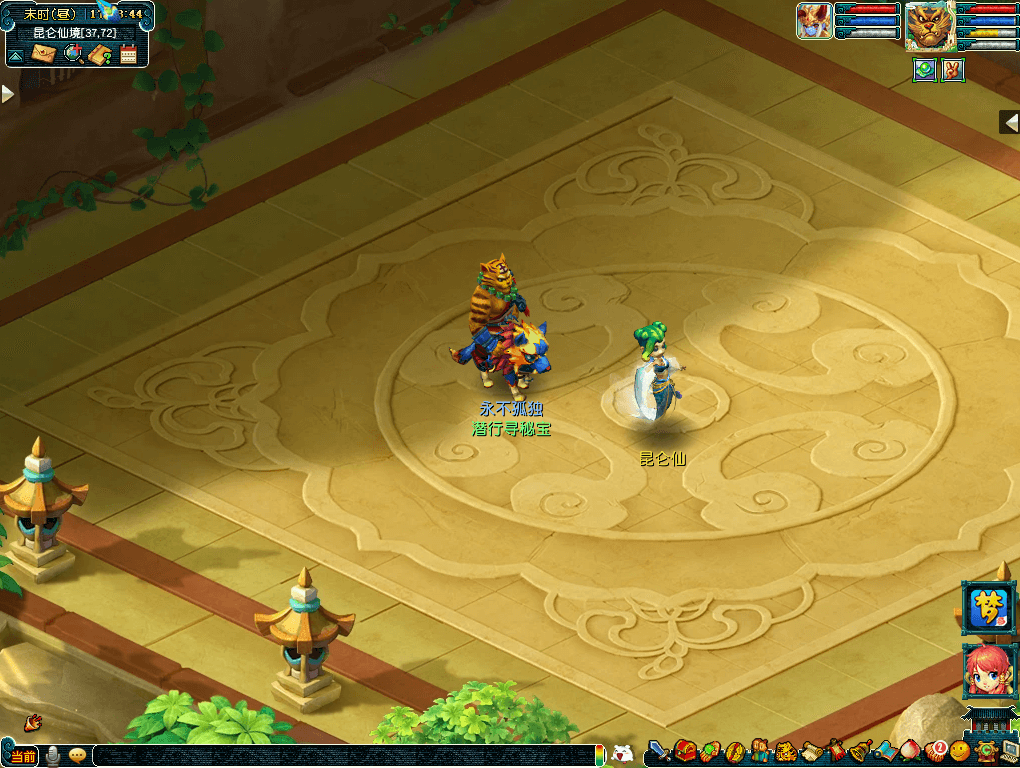1020x768 pixels.
Task: Open the computer system settings icon
Action: tap(1009, 751)
